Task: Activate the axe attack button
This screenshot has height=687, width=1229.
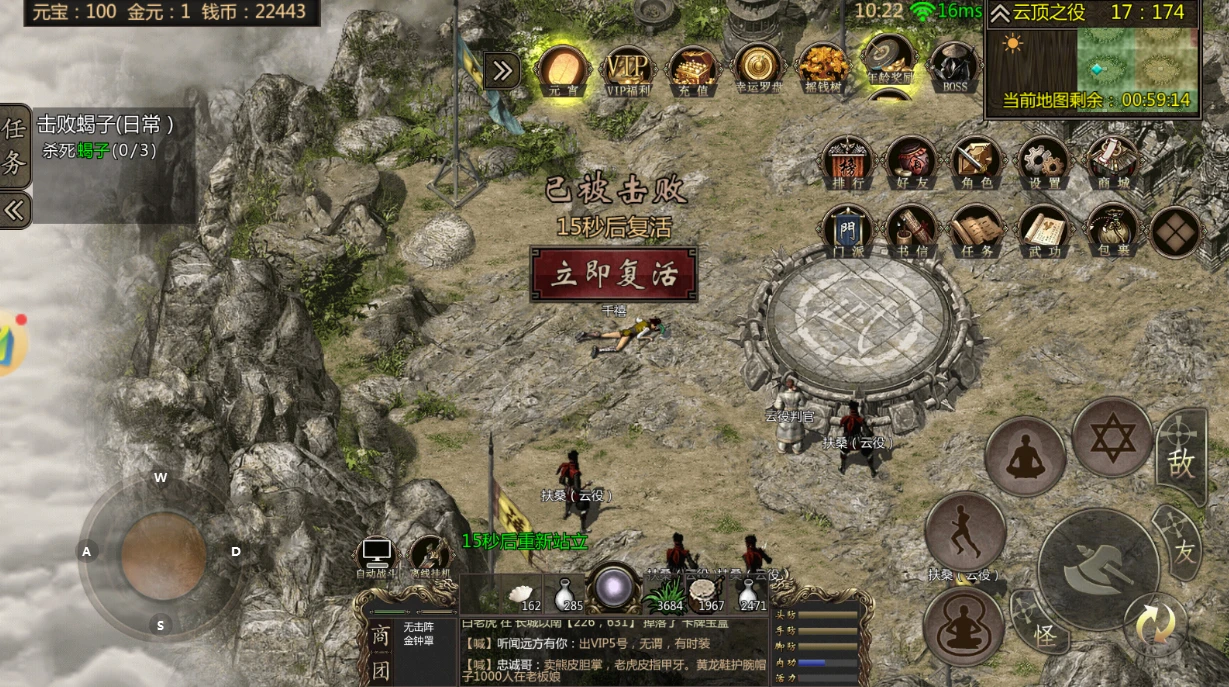Action: [x=1097, y=569]
